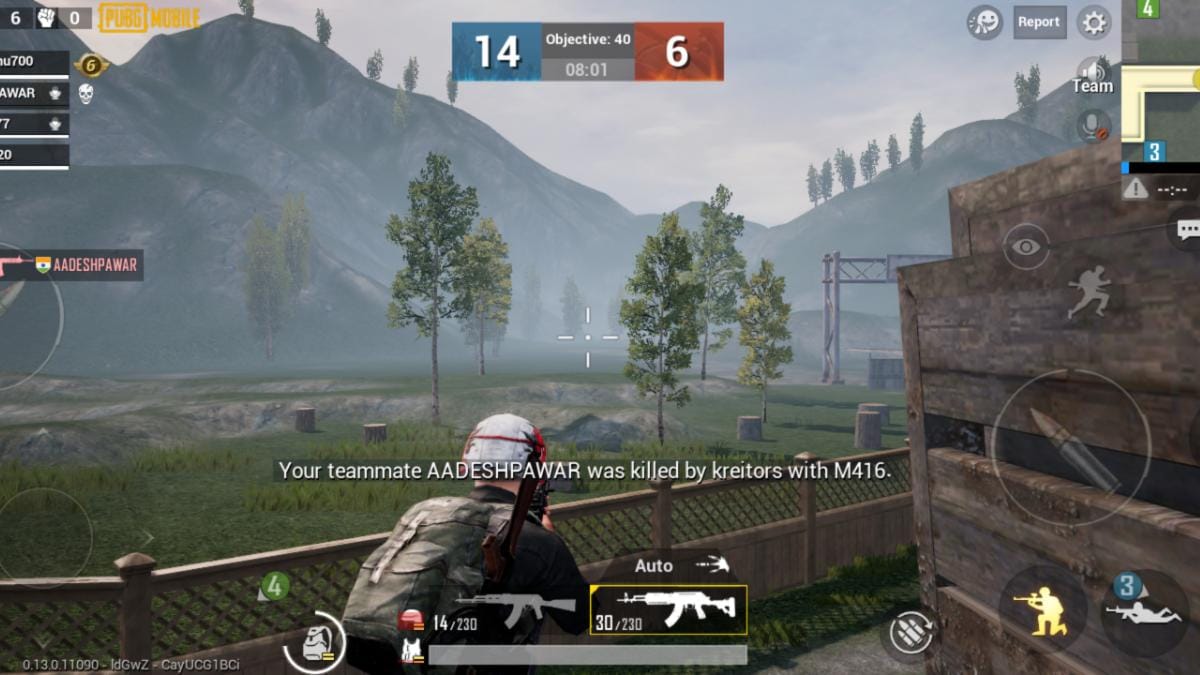Toggle the microphone icon
Viewport: 1200px width, 675px height.
click(1093, 126)
